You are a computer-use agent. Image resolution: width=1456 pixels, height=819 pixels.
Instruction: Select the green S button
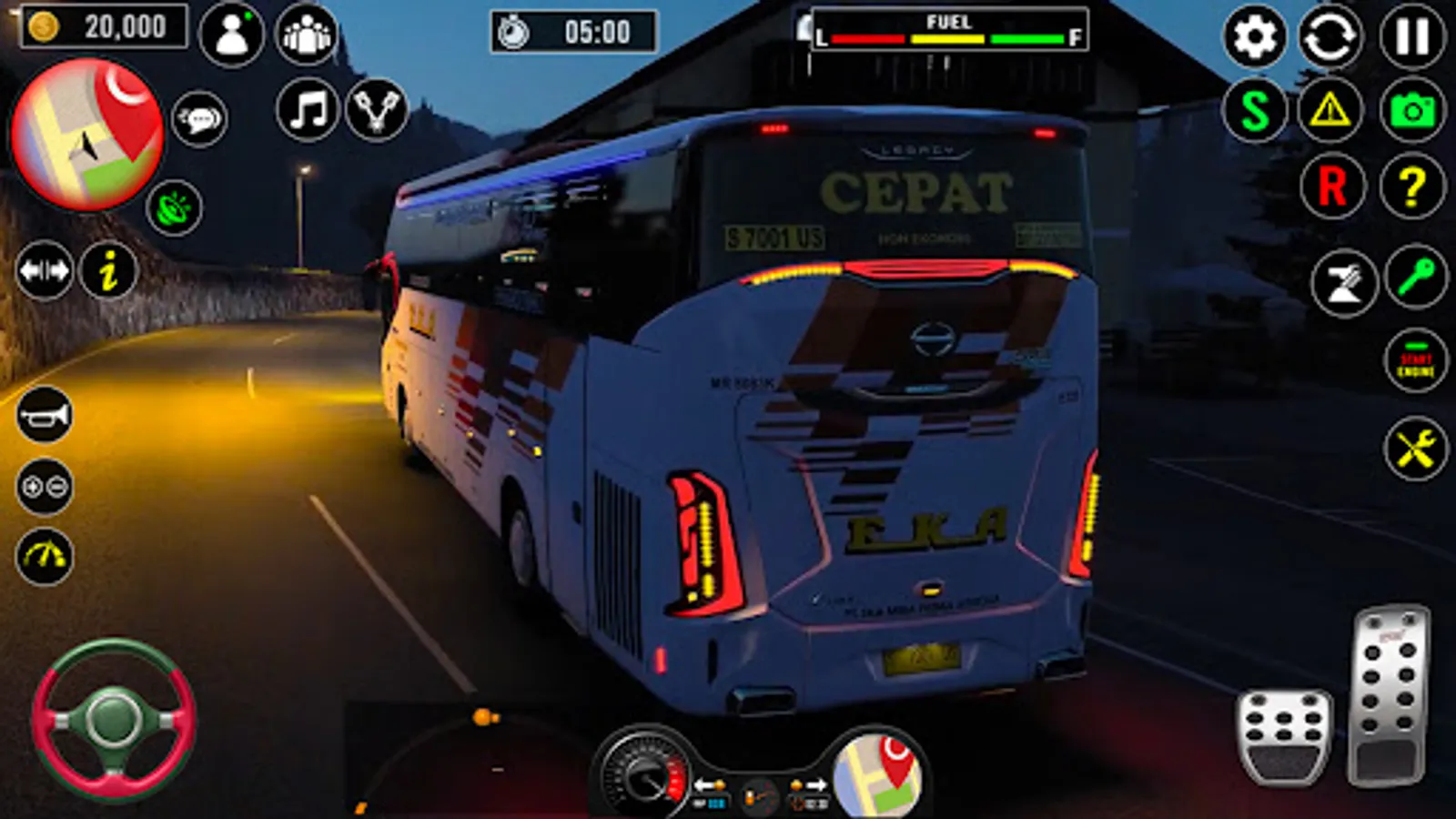point(1254,111)
